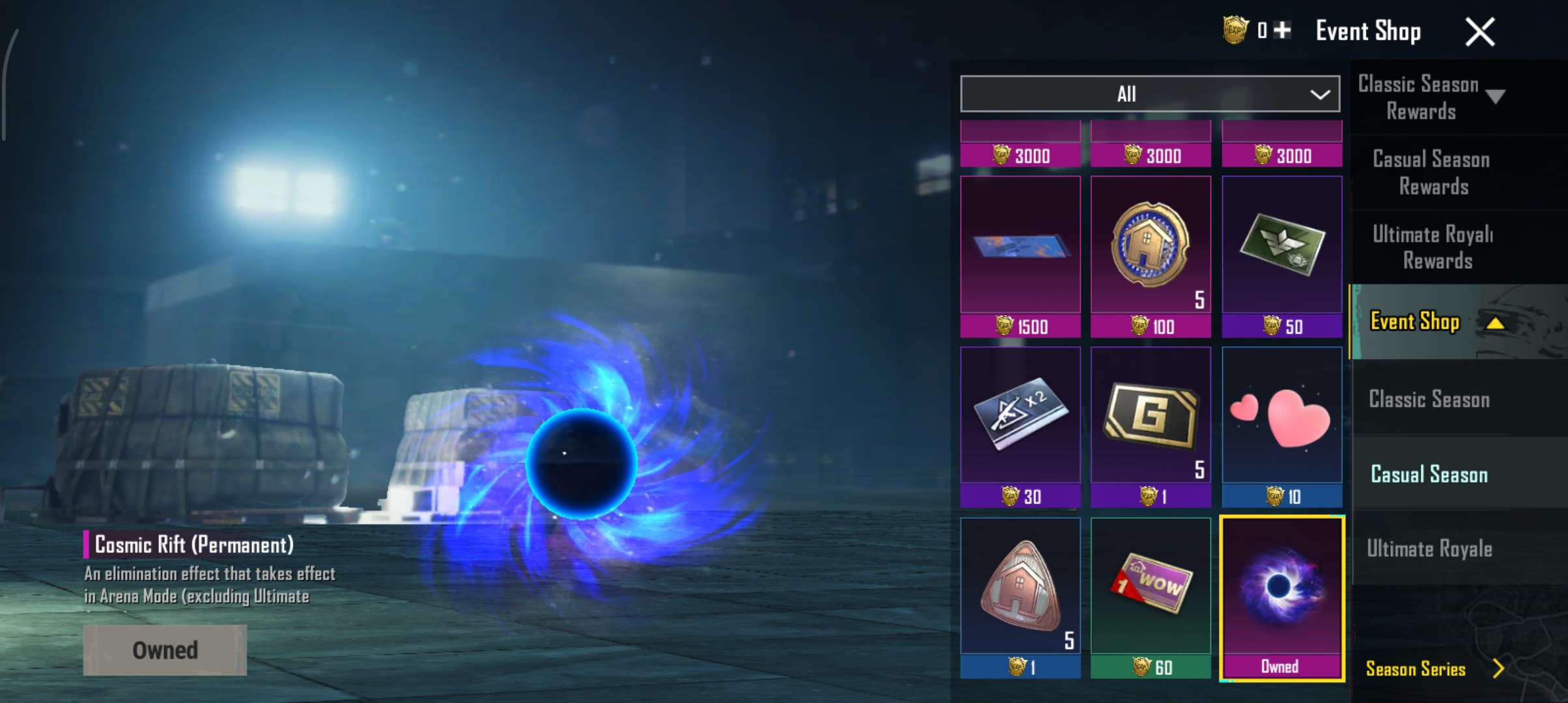Select the Classic Season tab
This screenshot has width=1568, height=703.
(1427, 400)
